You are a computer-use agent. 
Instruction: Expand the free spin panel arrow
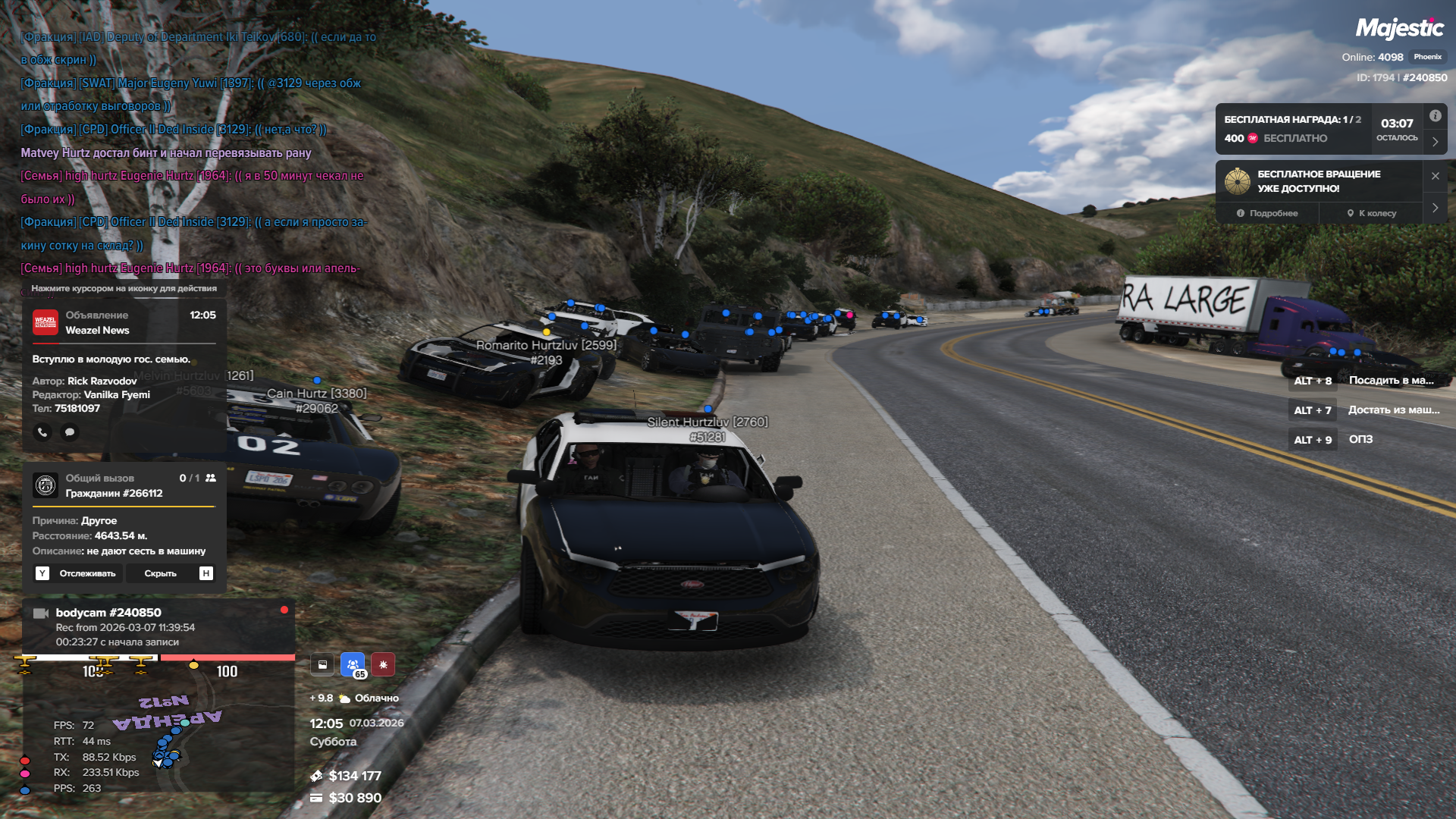pyautogui.click(x=1435, y=208)
